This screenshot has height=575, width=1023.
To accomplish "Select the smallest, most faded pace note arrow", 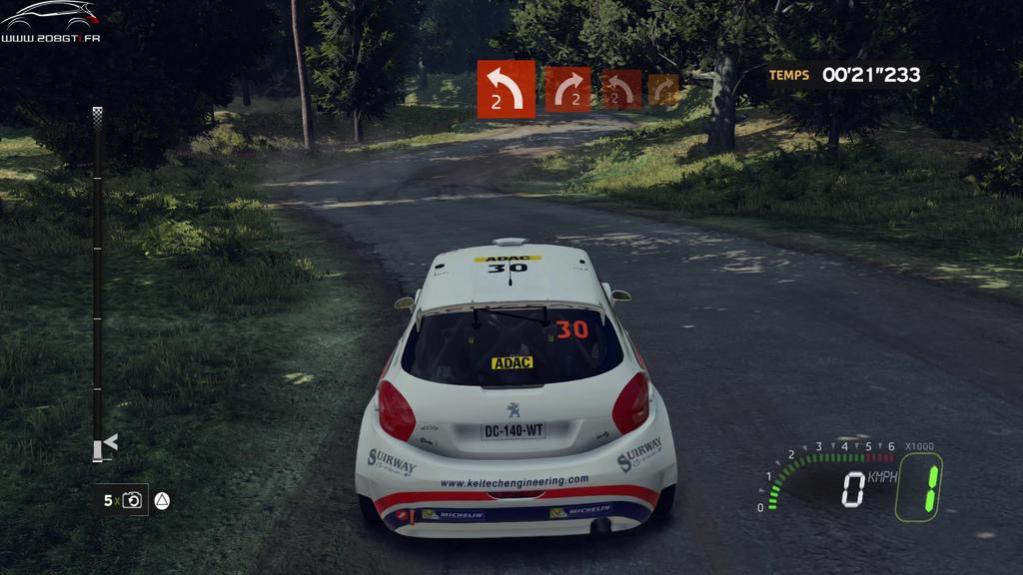I will [663, 90].
